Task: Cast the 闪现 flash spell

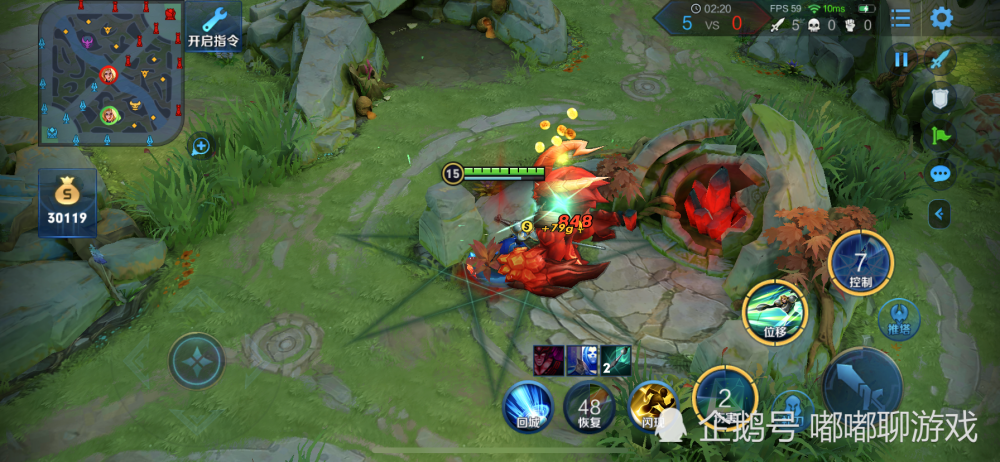Action: pyautogui.click(x=652, y=406)
